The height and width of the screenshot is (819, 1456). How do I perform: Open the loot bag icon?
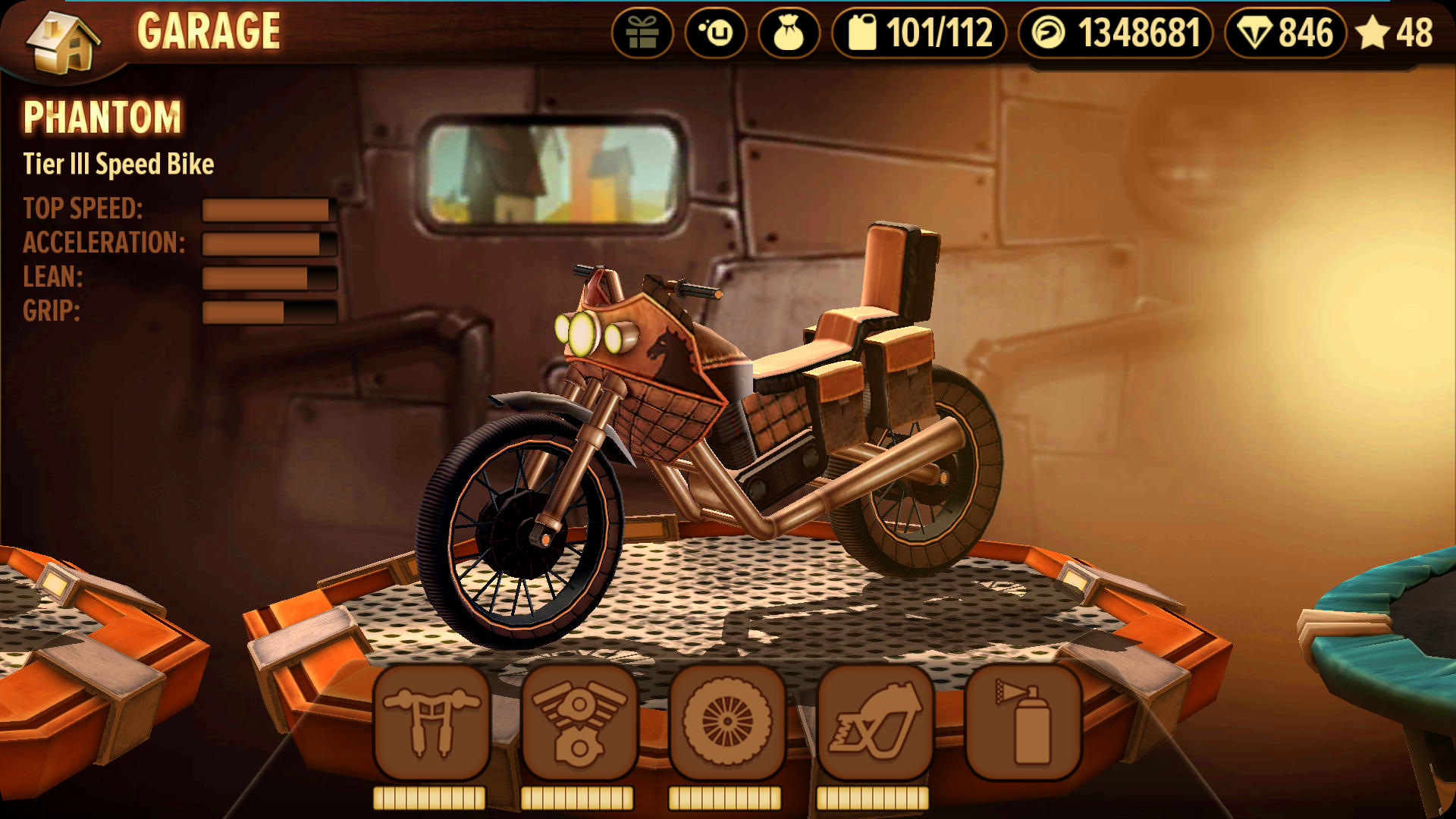coord(789,33)
